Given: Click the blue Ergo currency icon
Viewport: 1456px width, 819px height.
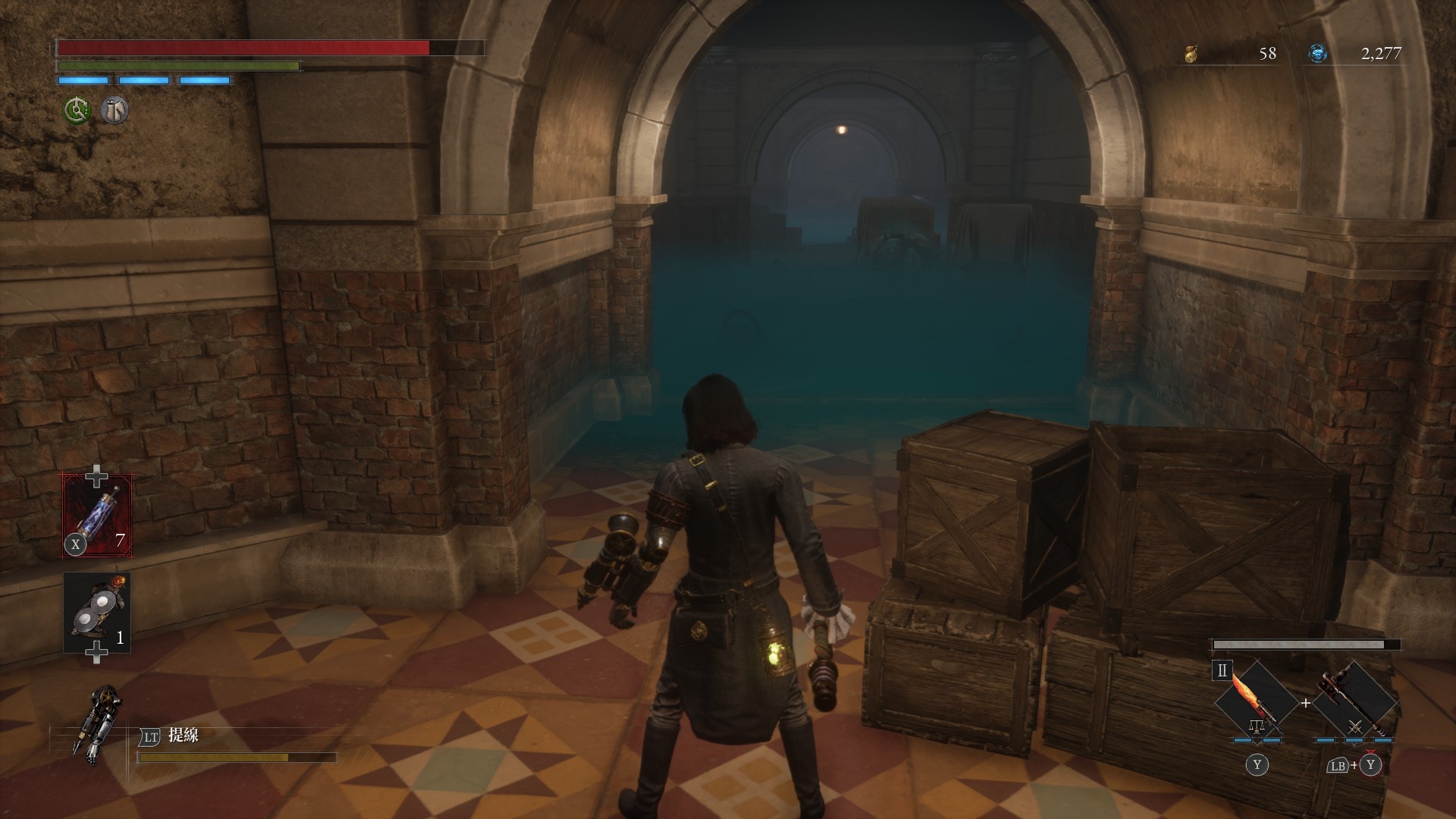Looking at the screenshot, I should pyautogui.click(x=1318, y=53).
